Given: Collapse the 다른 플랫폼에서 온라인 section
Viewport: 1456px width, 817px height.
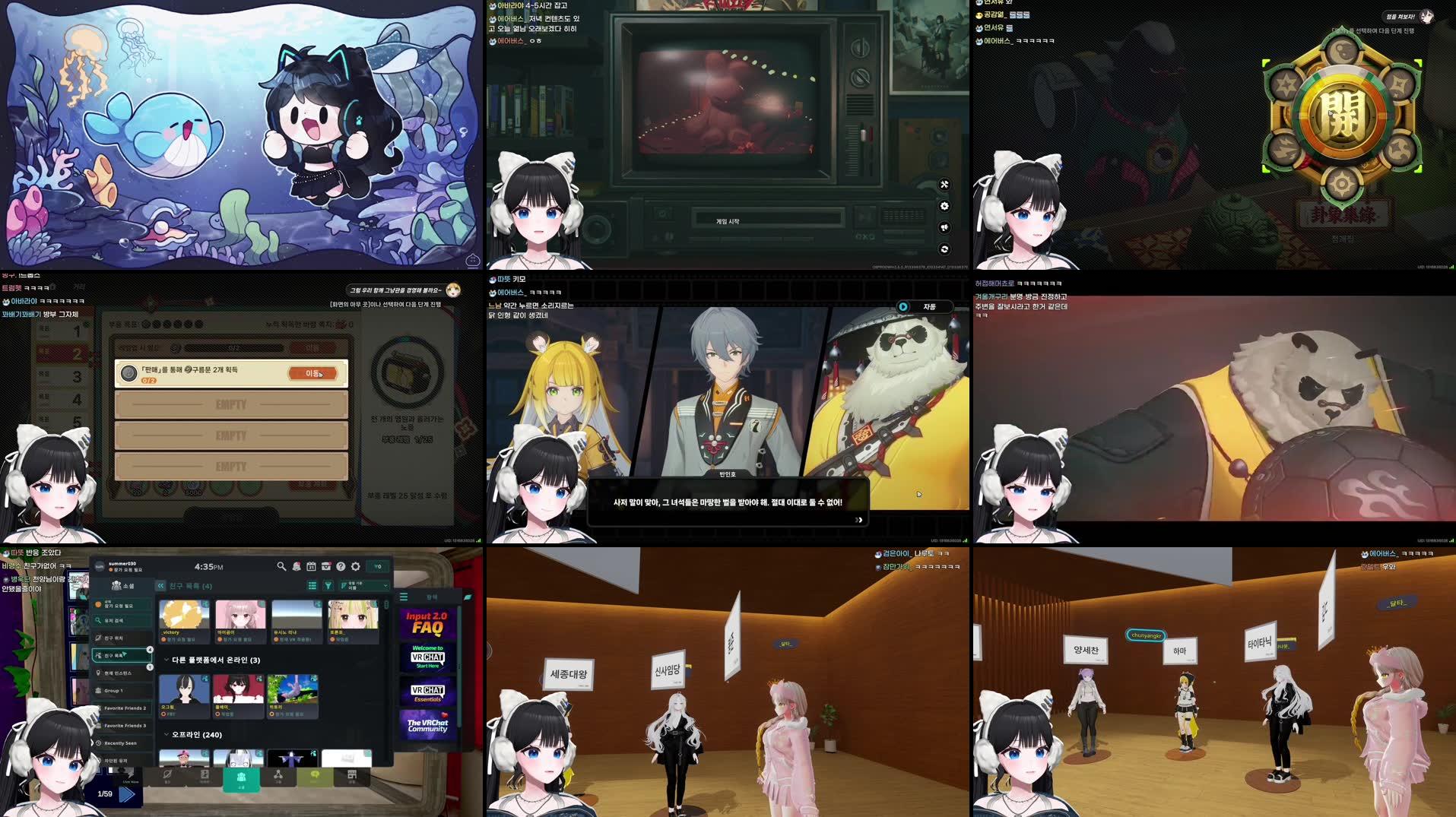Looking at the screenshot, I should click(x=166, y=660).
